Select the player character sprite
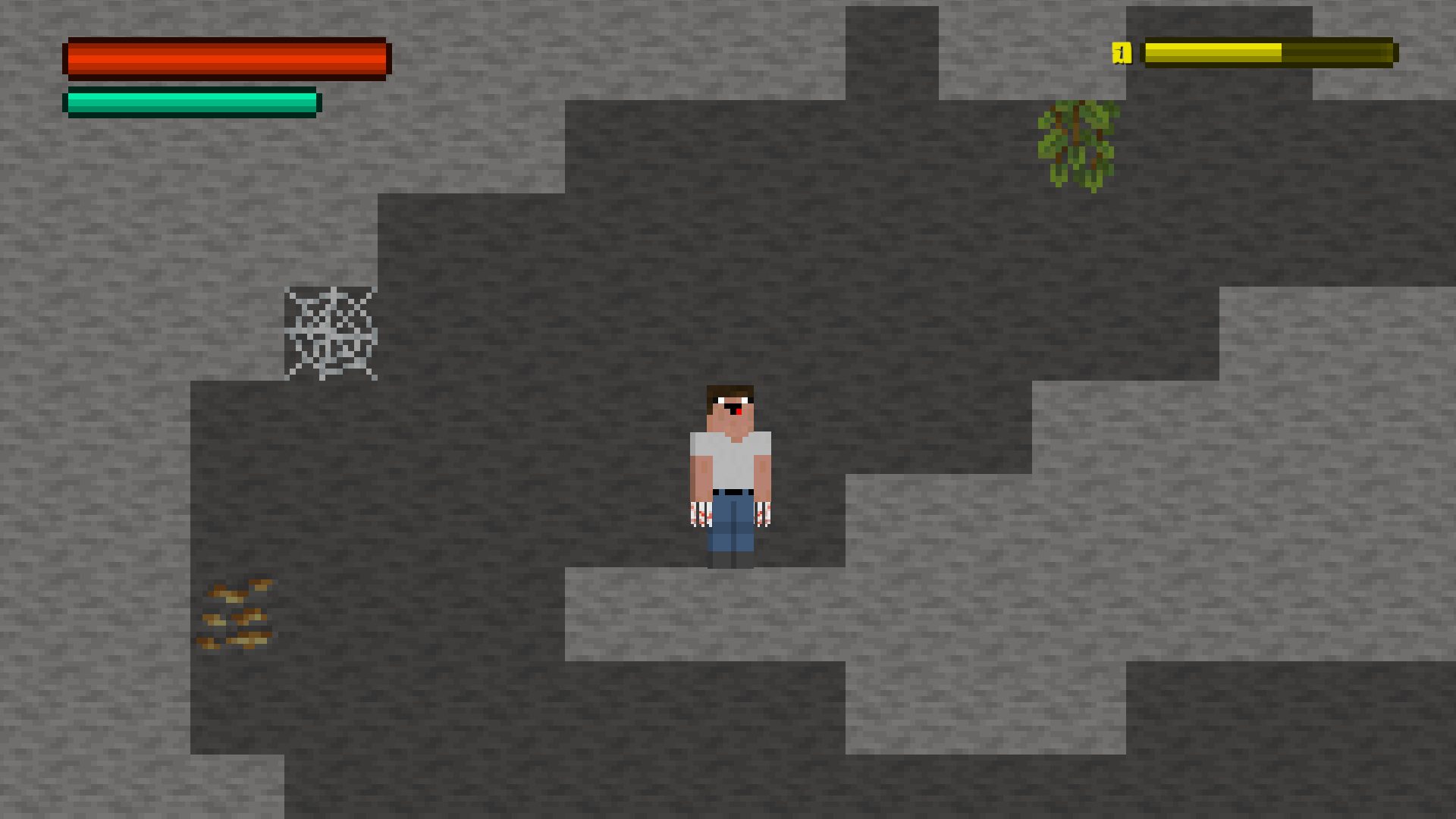The image size is (1456, 819). (730, 470)
